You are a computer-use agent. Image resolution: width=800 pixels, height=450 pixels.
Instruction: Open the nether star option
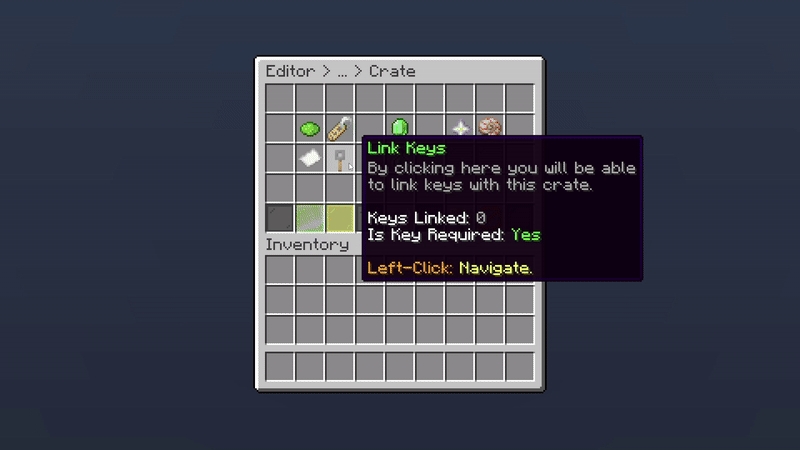459,129
